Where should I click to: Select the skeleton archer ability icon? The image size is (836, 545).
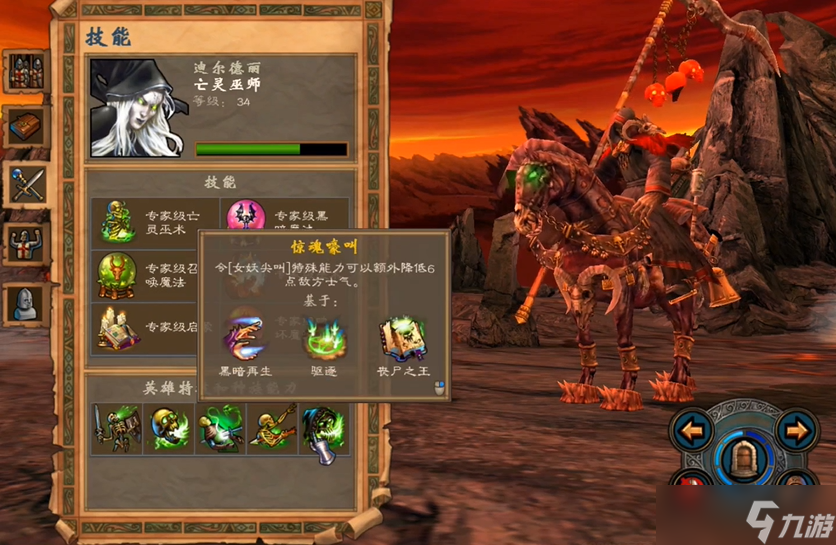coord(272,428)
